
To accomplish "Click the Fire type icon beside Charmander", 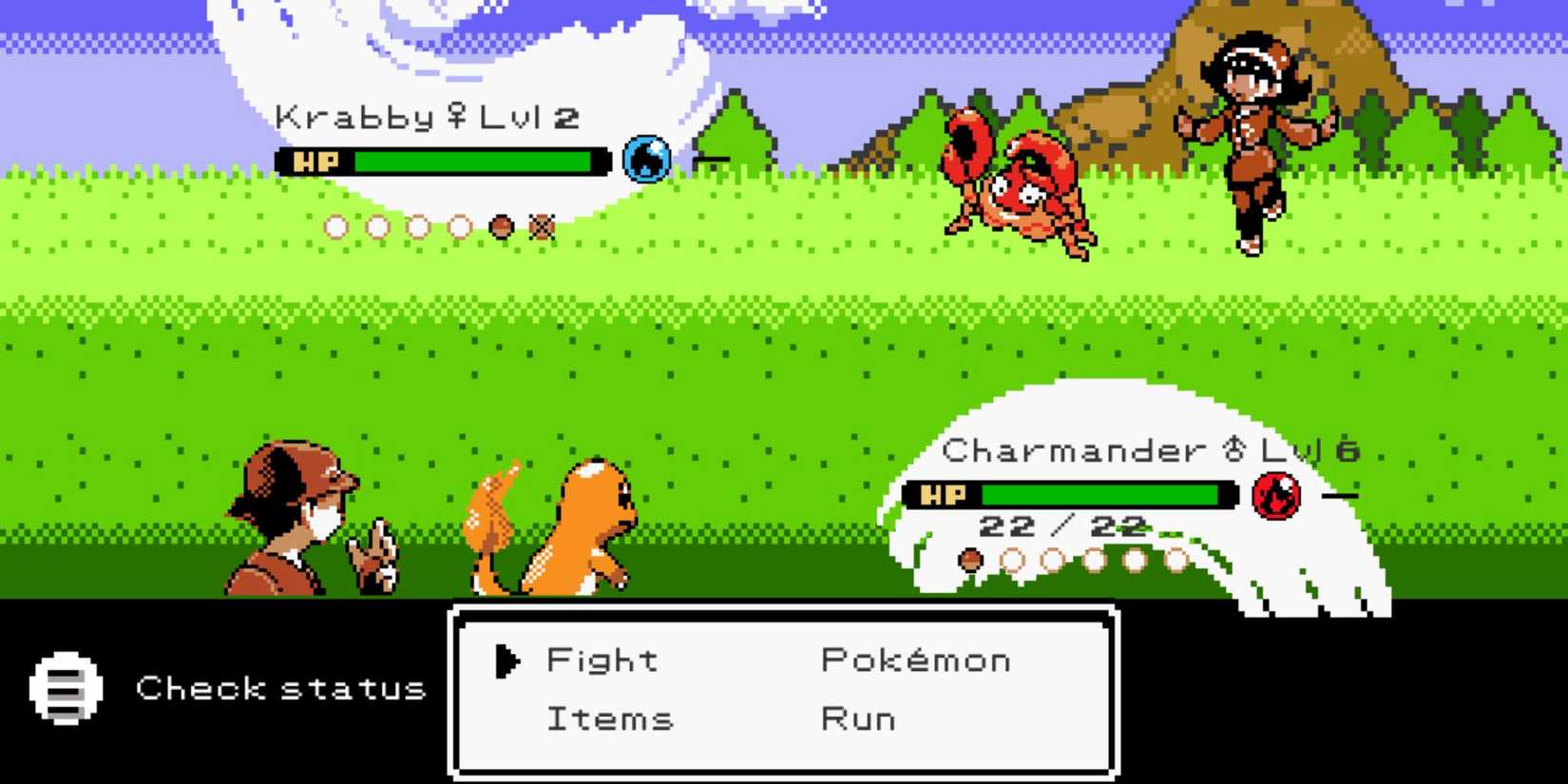I will pyautogui.click(x=1277, y=494).
